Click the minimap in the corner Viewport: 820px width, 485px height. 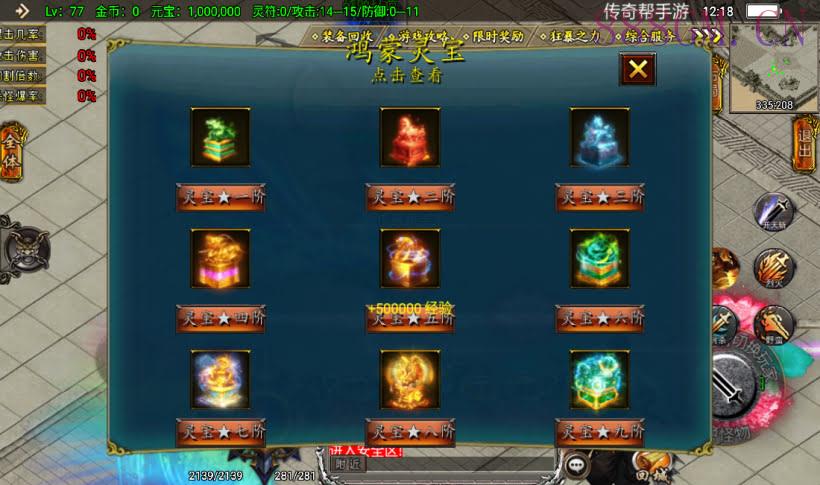coord(774,66)
